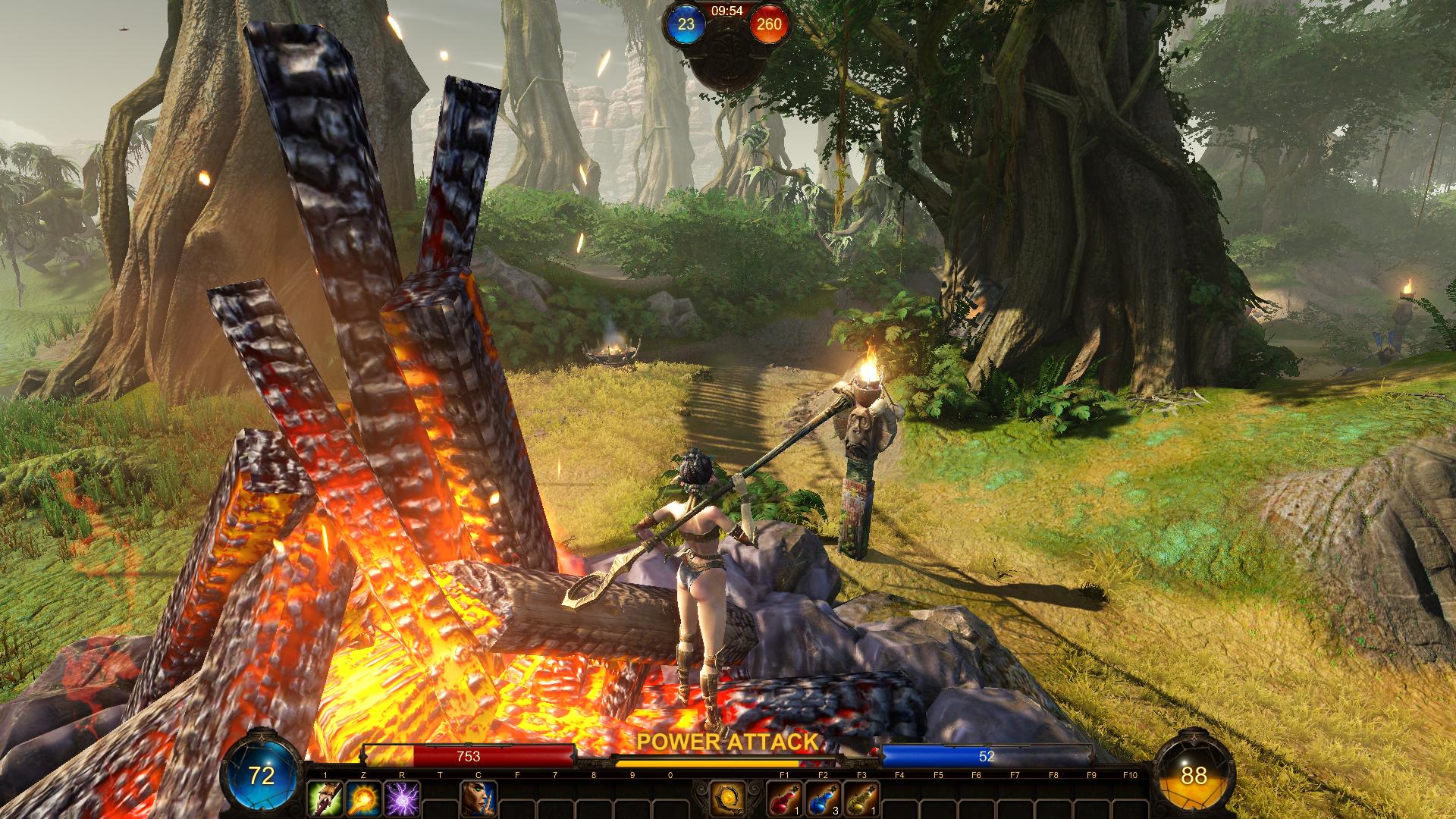Drink the red health potion
Image resolution: width=1456 pixels, height=819 pixels.
pyautogui.click(x=785, y=800)
